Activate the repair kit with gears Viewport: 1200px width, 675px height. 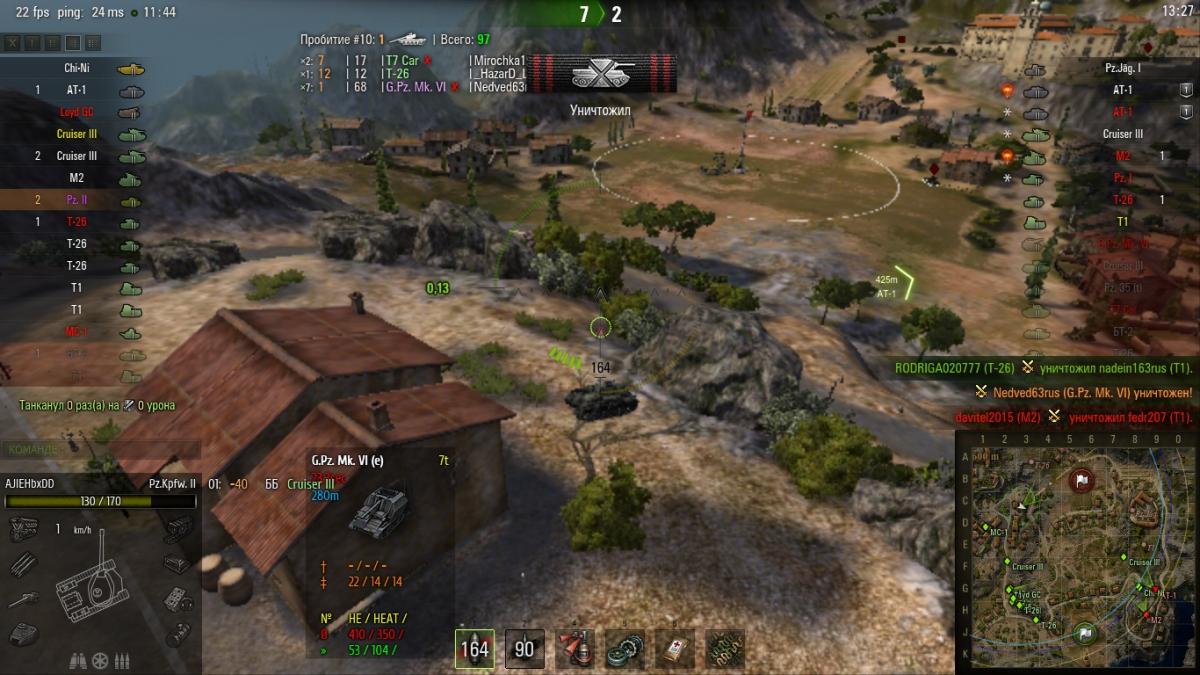pyautogui.click(x=625, y=649)
